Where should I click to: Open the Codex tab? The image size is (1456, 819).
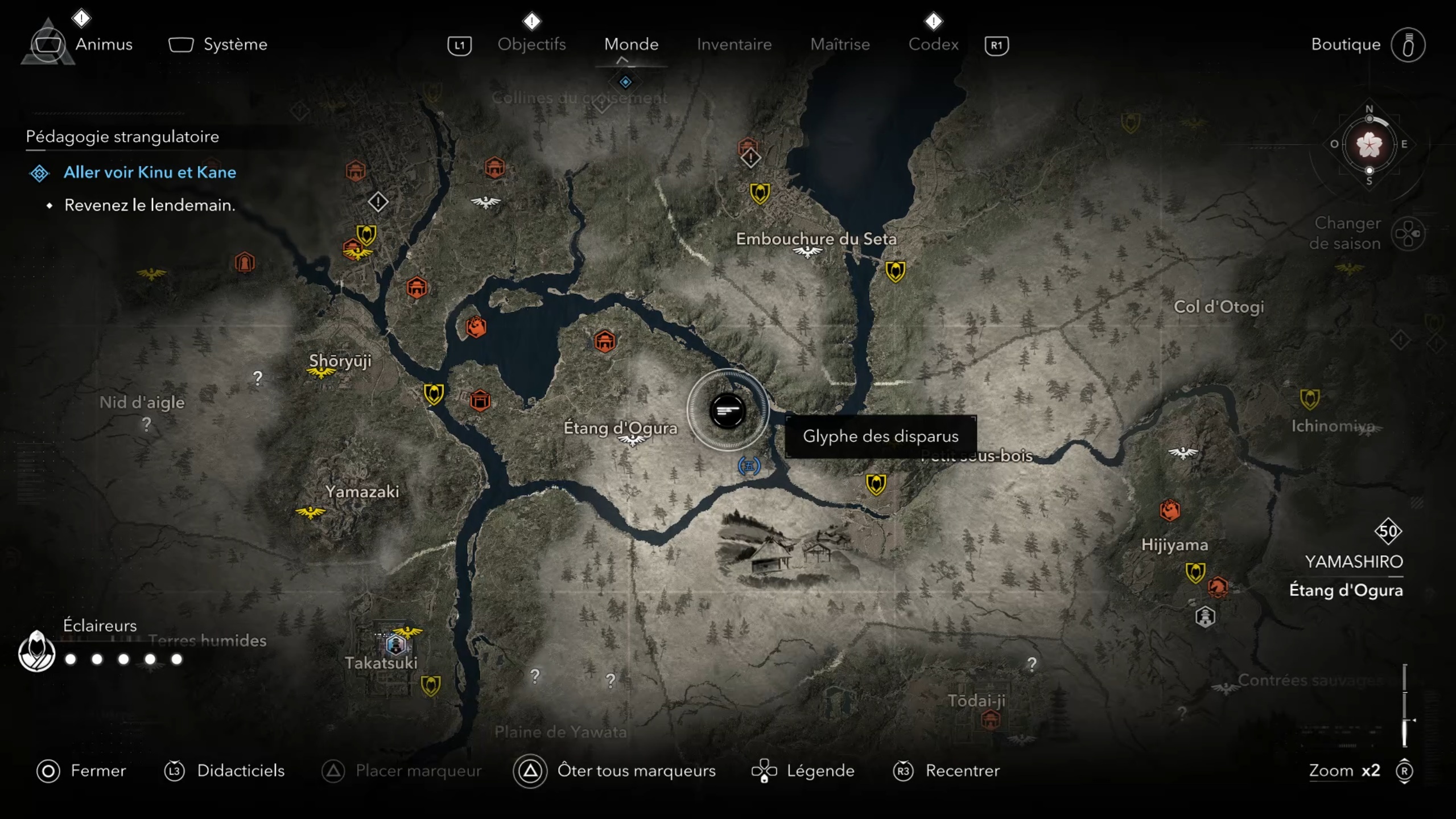click(933, 44)
